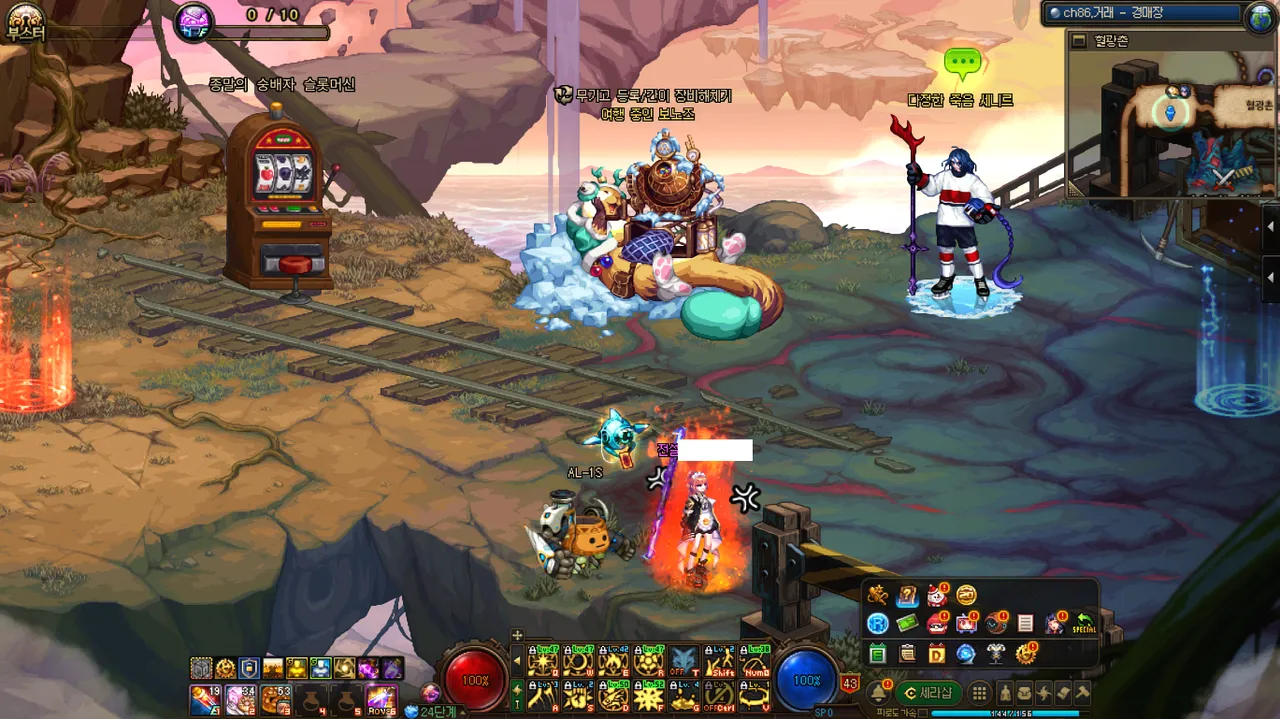Click the blue R circle icon
The width and height of the screenshot is (1280, 719).
[x=877, y=624]
